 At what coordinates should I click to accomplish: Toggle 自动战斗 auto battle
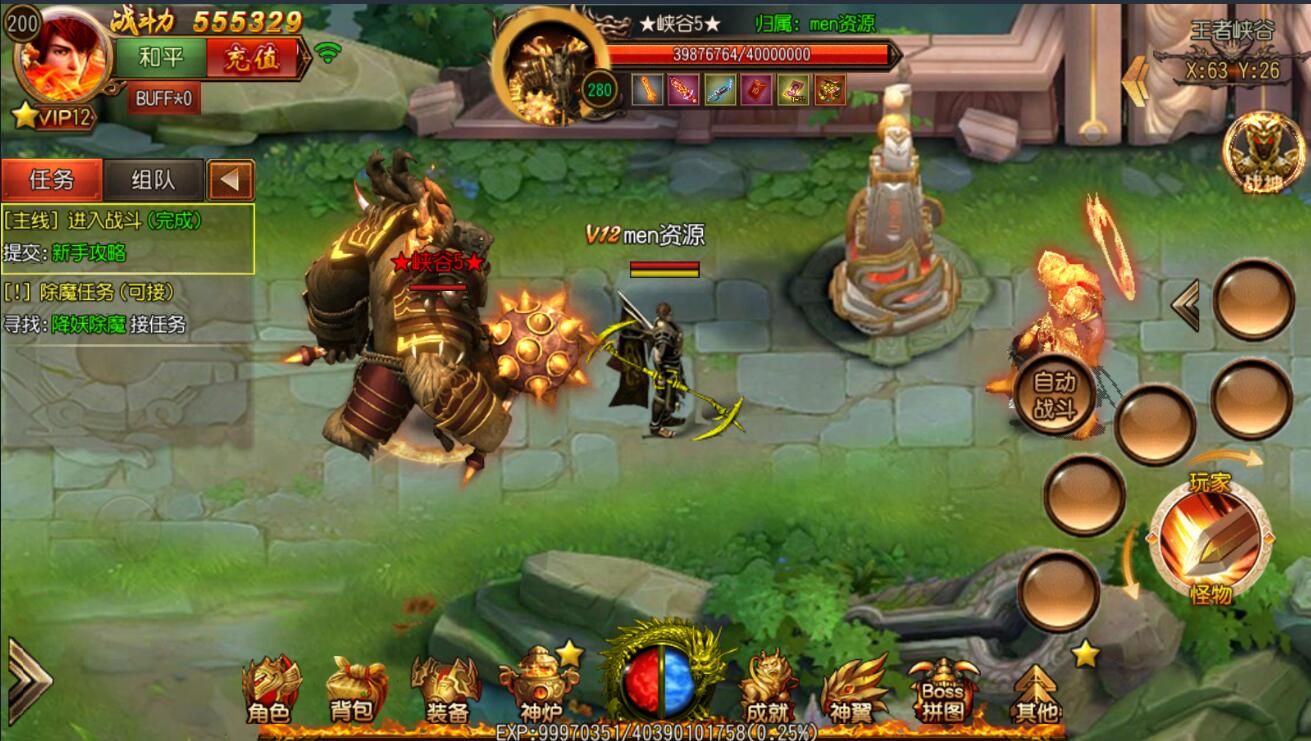1054,395
